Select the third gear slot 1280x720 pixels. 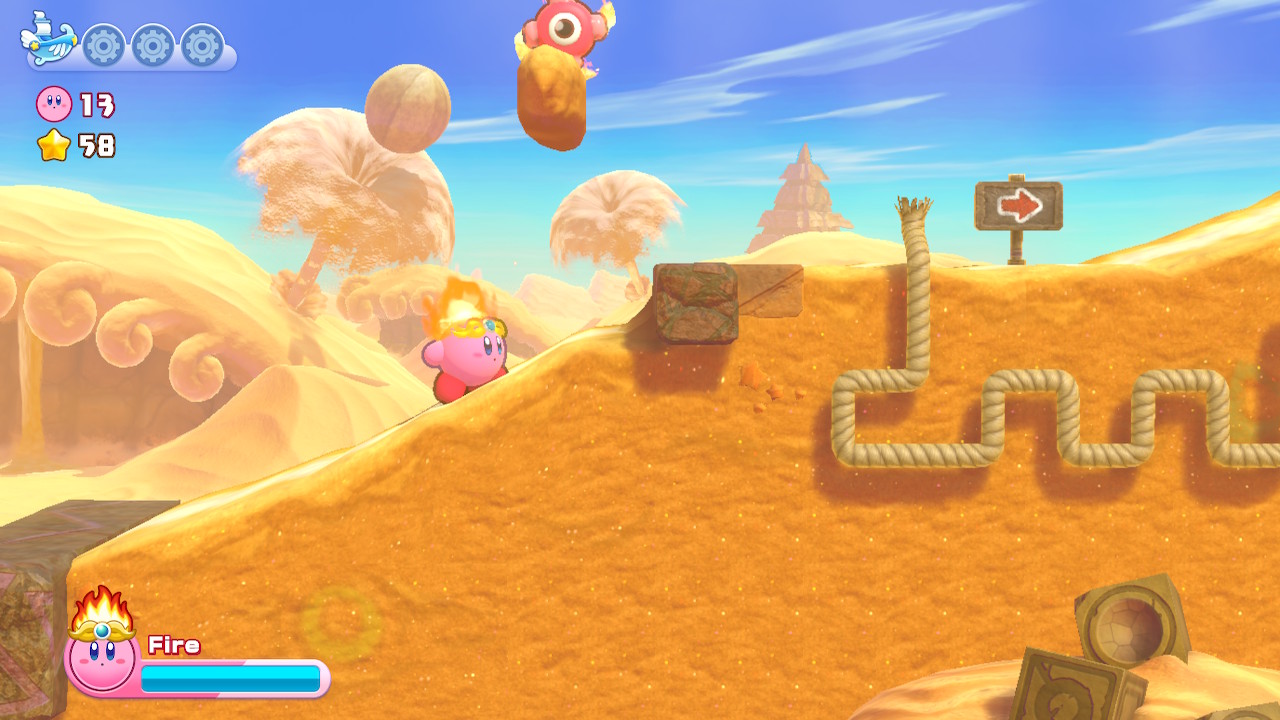200,44
